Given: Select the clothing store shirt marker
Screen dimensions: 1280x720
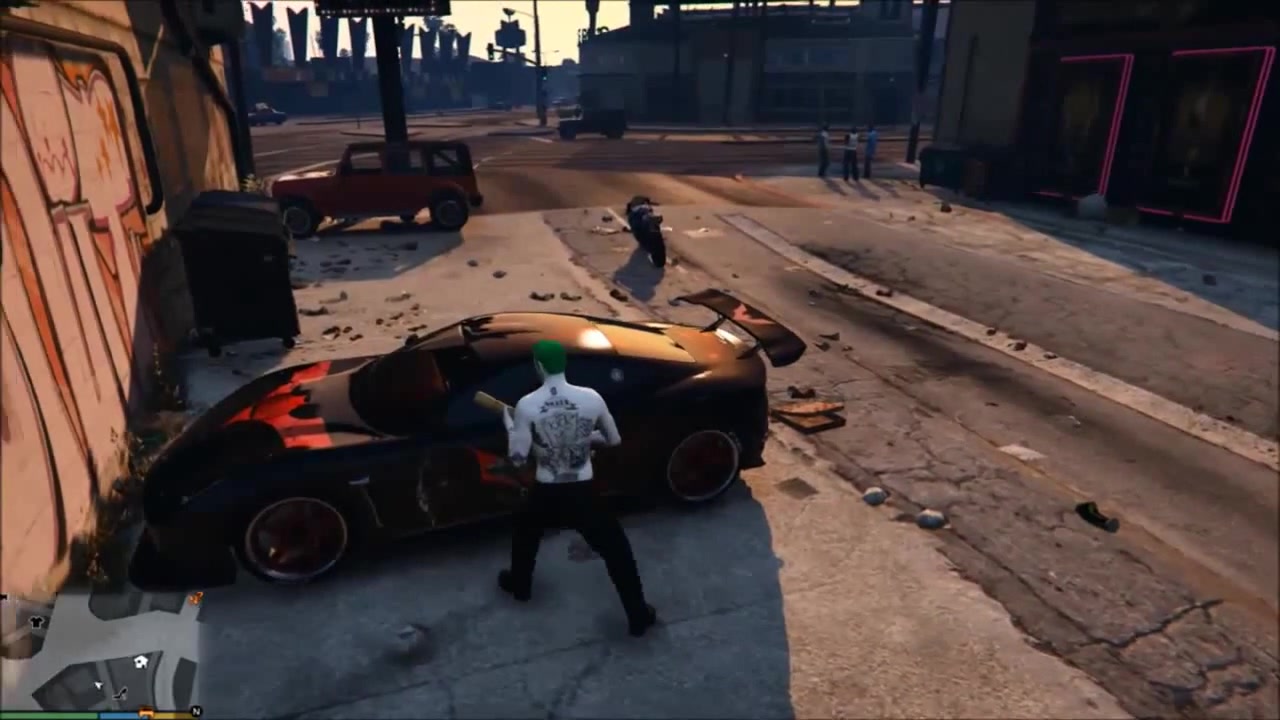Looking at the screenshot, I should pos(37,621).
